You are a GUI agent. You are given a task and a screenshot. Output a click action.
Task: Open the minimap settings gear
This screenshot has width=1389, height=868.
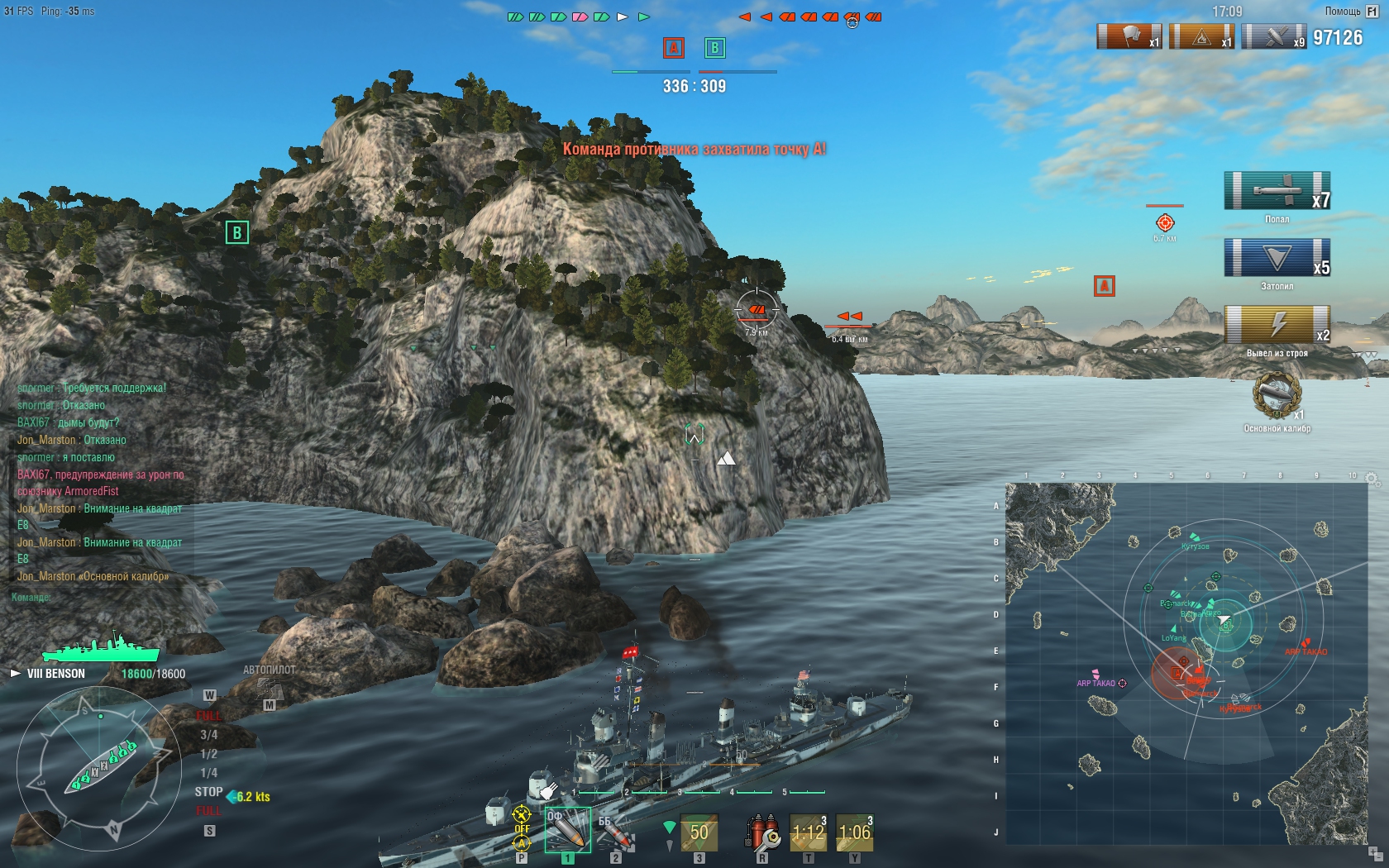pyautogui.click(x=1372, y=479)
